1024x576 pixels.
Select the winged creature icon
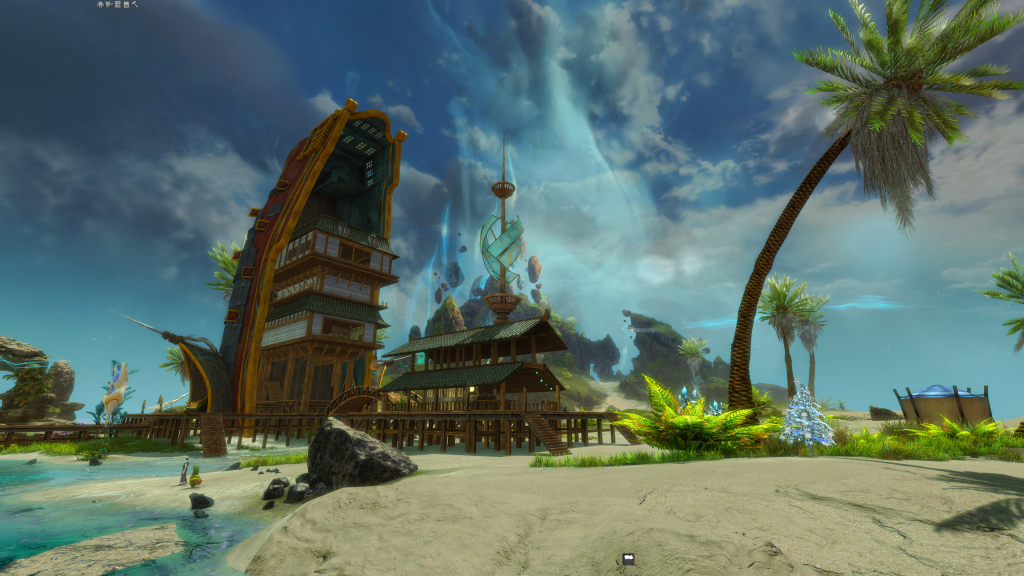[x=109, y=4]
